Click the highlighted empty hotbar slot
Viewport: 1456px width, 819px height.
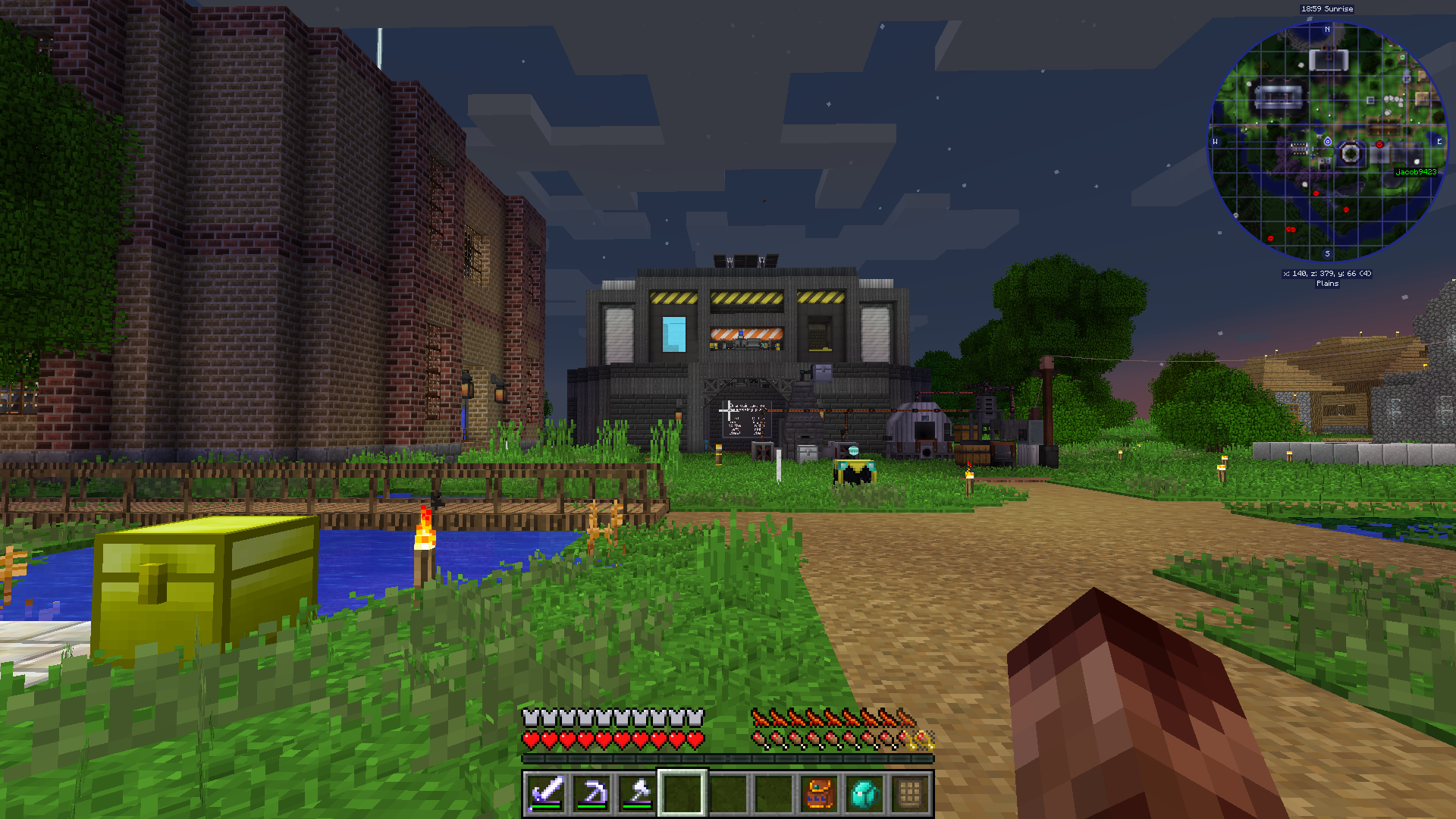[x=682, y=793]
